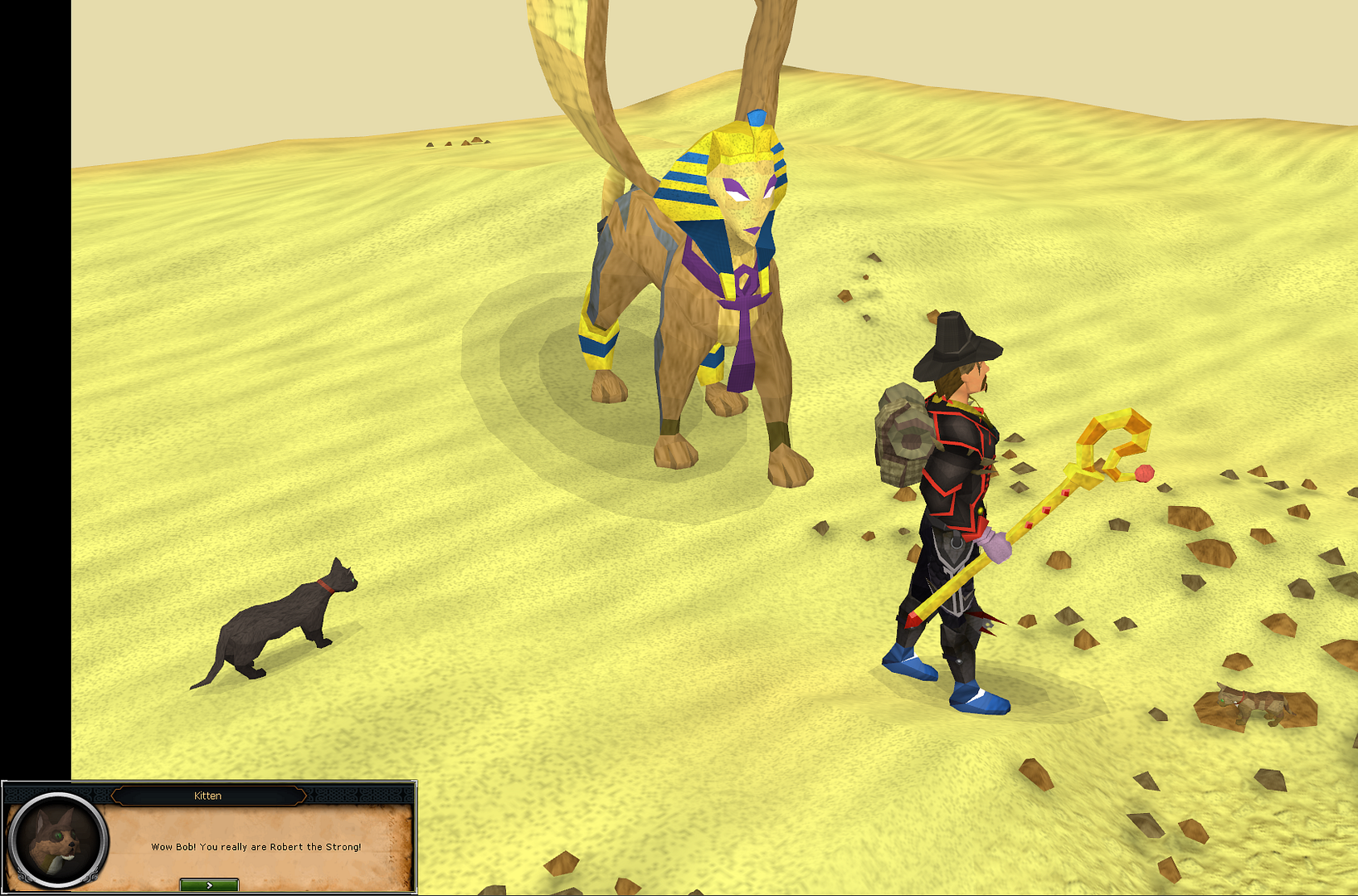Click the dialogue text about Robert the Strong
Screen dimensions: 1358x896
click(x=256, y=847)
